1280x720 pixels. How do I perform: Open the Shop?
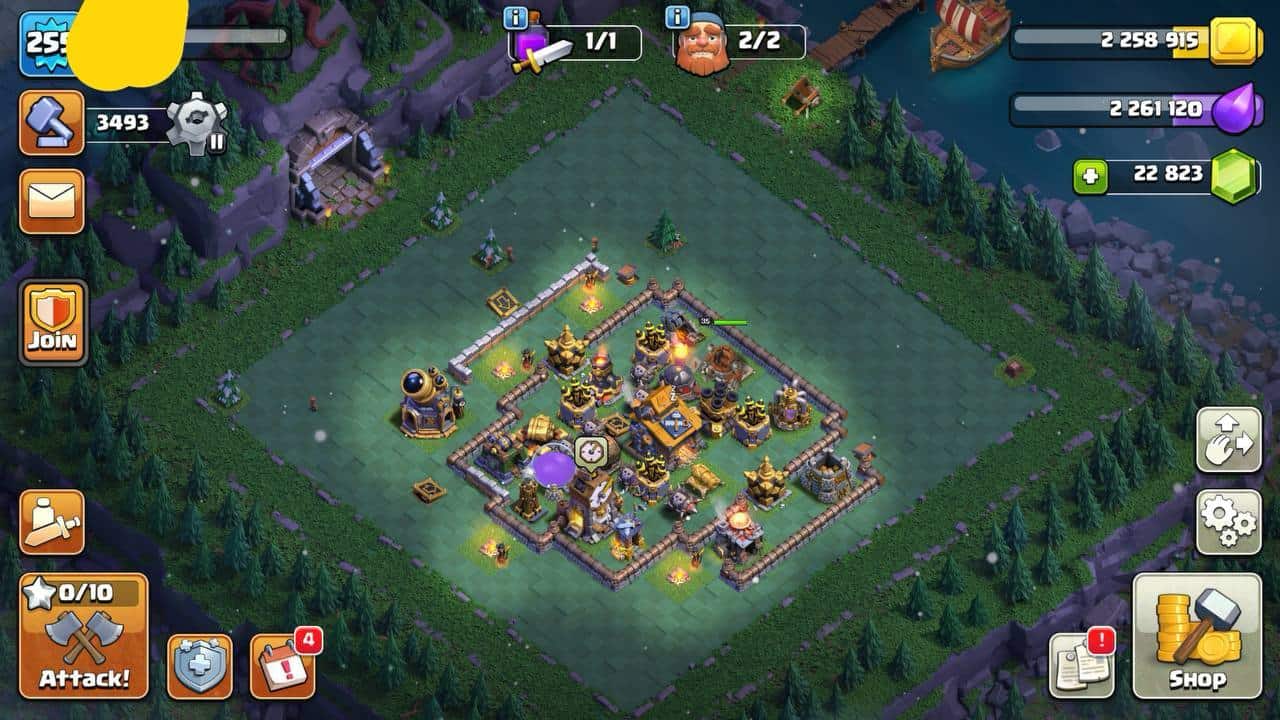tap(1197, 636)
